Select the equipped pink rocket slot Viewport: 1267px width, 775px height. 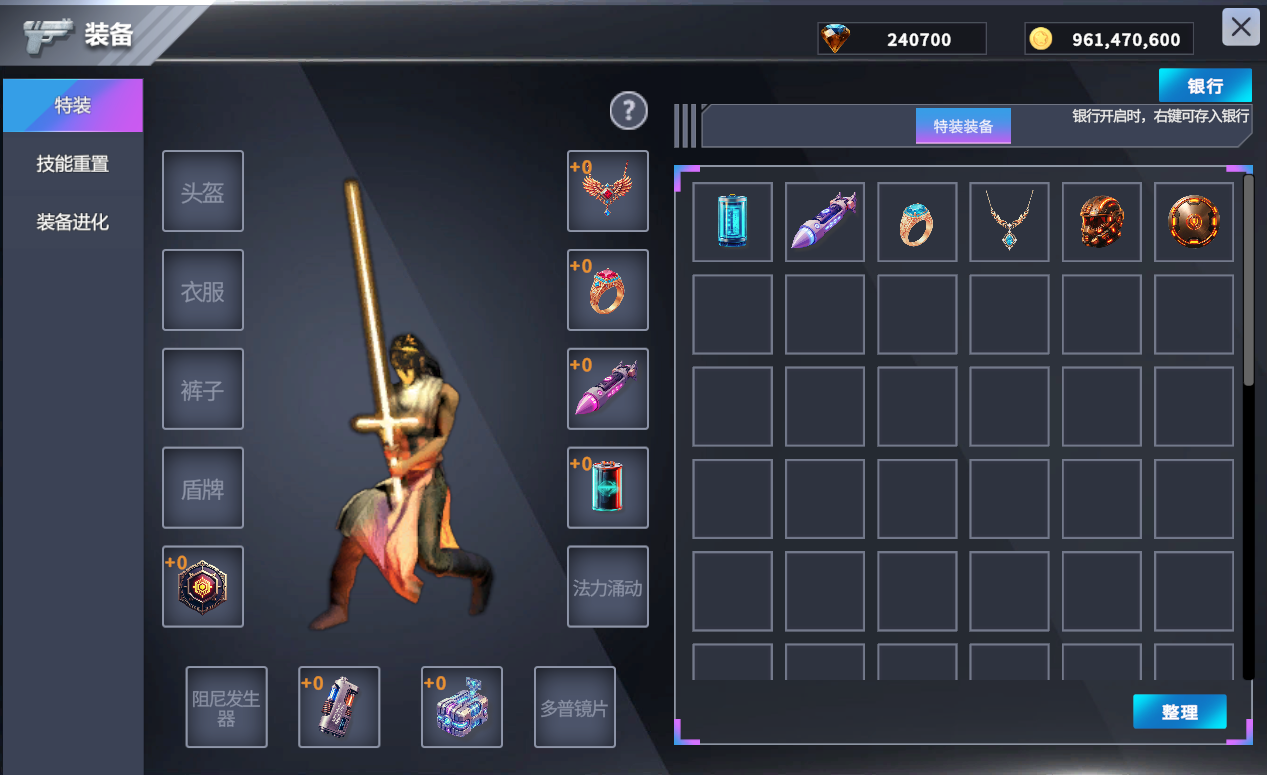coord(608,389)
